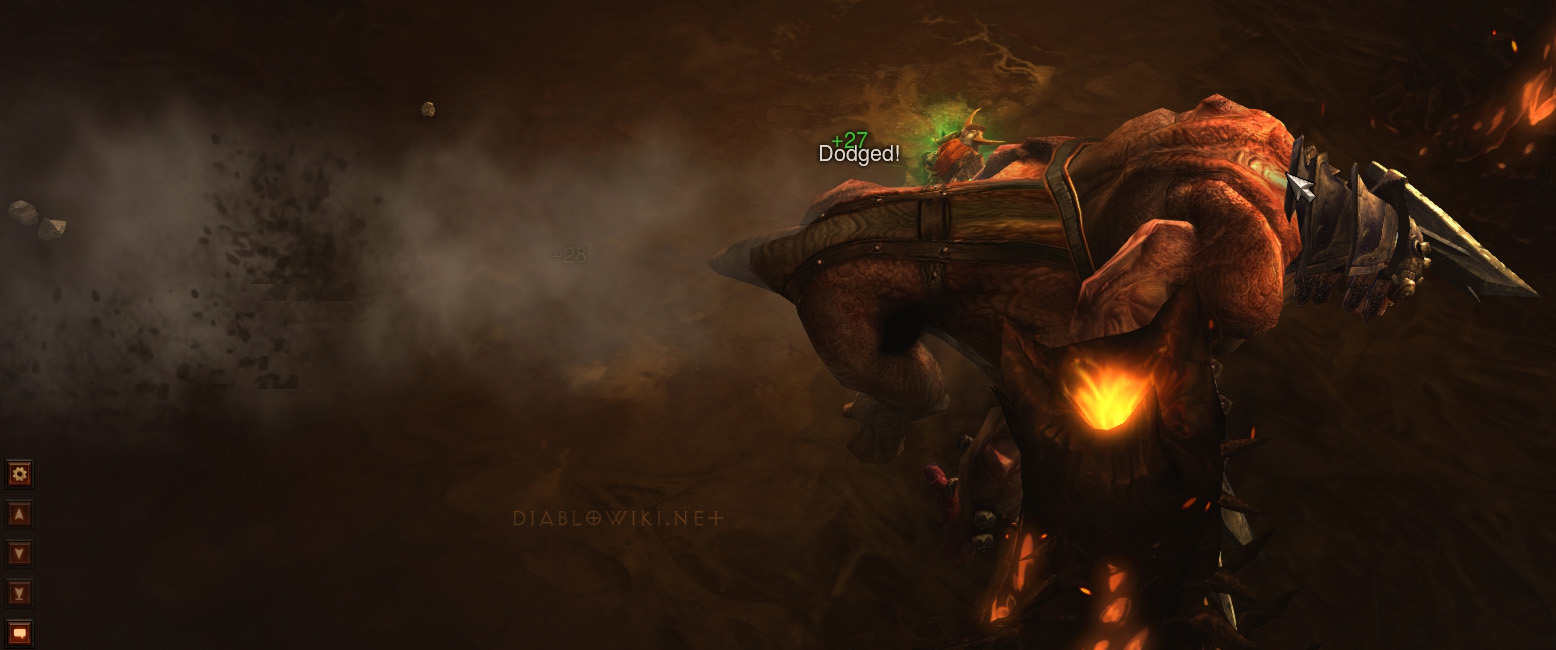Toggle the chat window speech bubble button
Viewport: 1556px width, 650px height.
(x=19, y=633)
